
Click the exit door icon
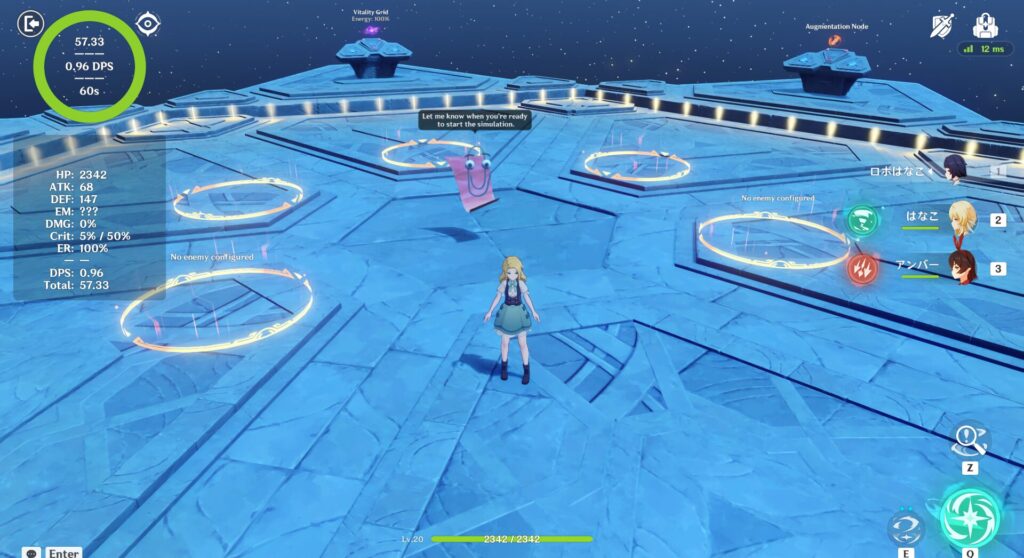click(32, 22)
